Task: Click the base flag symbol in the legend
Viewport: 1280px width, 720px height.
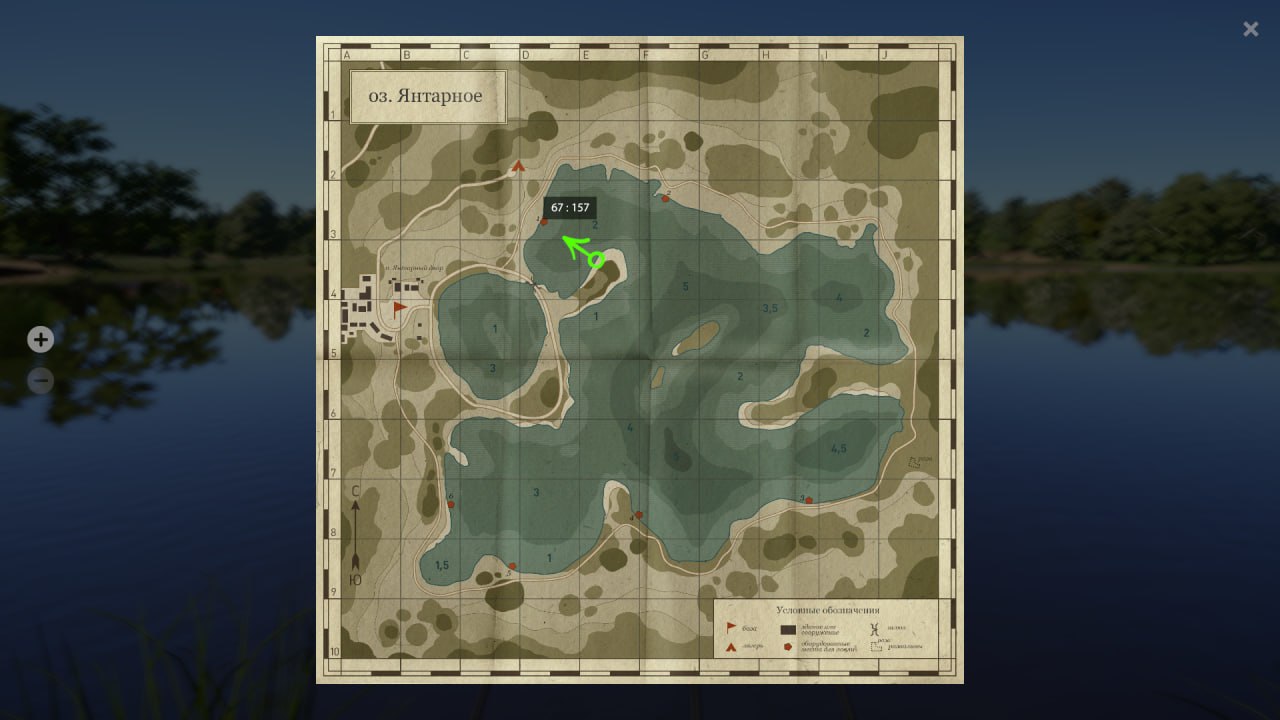Action: pos(731,627)
